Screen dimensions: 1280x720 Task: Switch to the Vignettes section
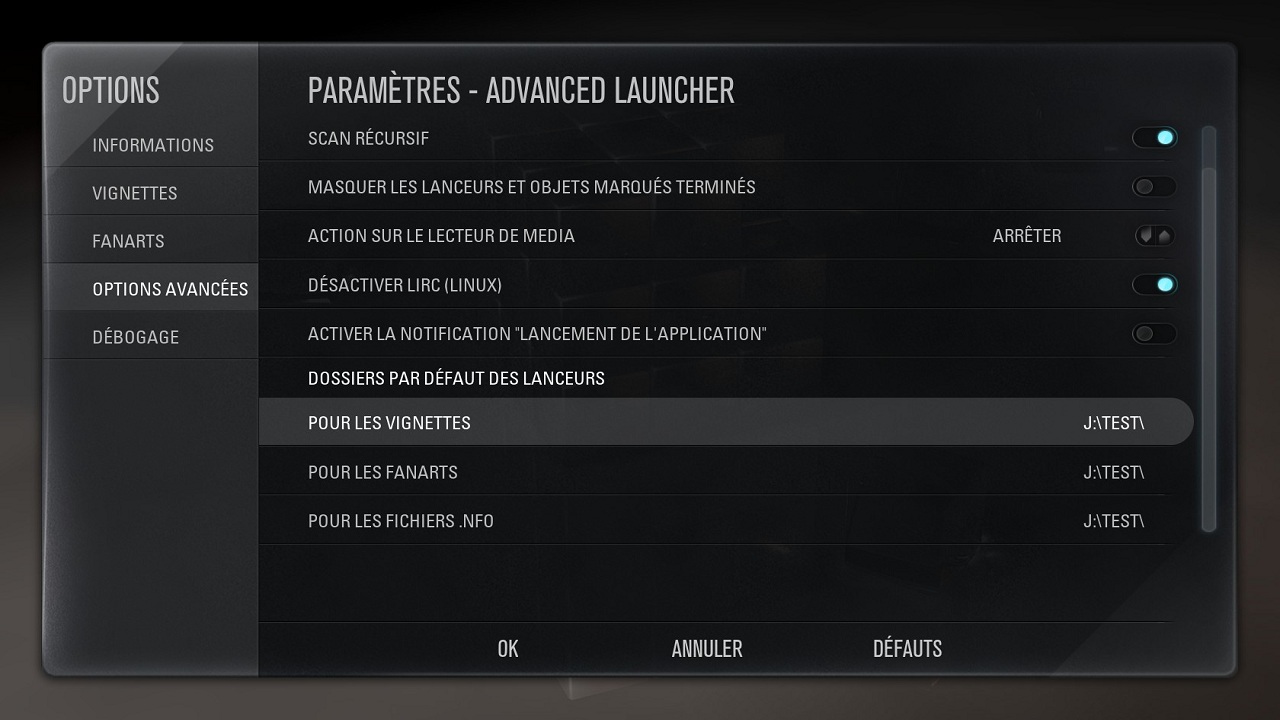(x=135, y=193)
